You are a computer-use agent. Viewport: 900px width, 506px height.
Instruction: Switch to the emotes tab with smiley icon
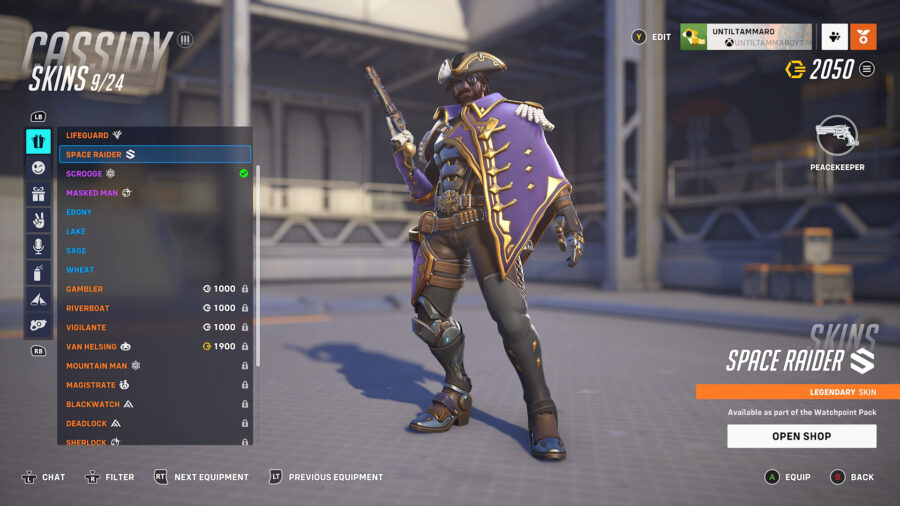(38, 168)
